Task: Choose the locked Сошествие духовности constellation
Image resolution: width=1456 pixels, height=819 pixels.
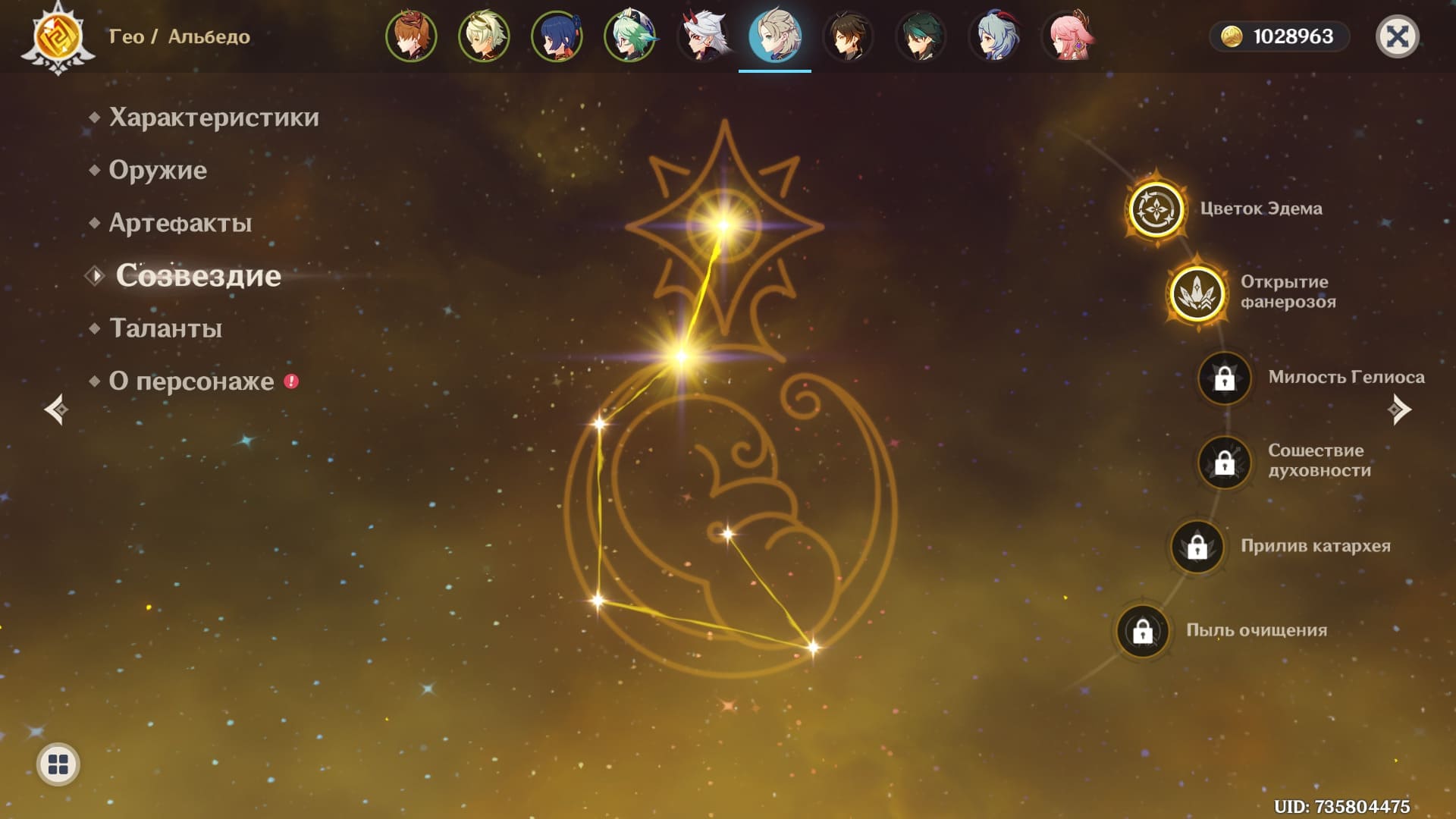Action: pyautogui.click(x=1224, y=462)
